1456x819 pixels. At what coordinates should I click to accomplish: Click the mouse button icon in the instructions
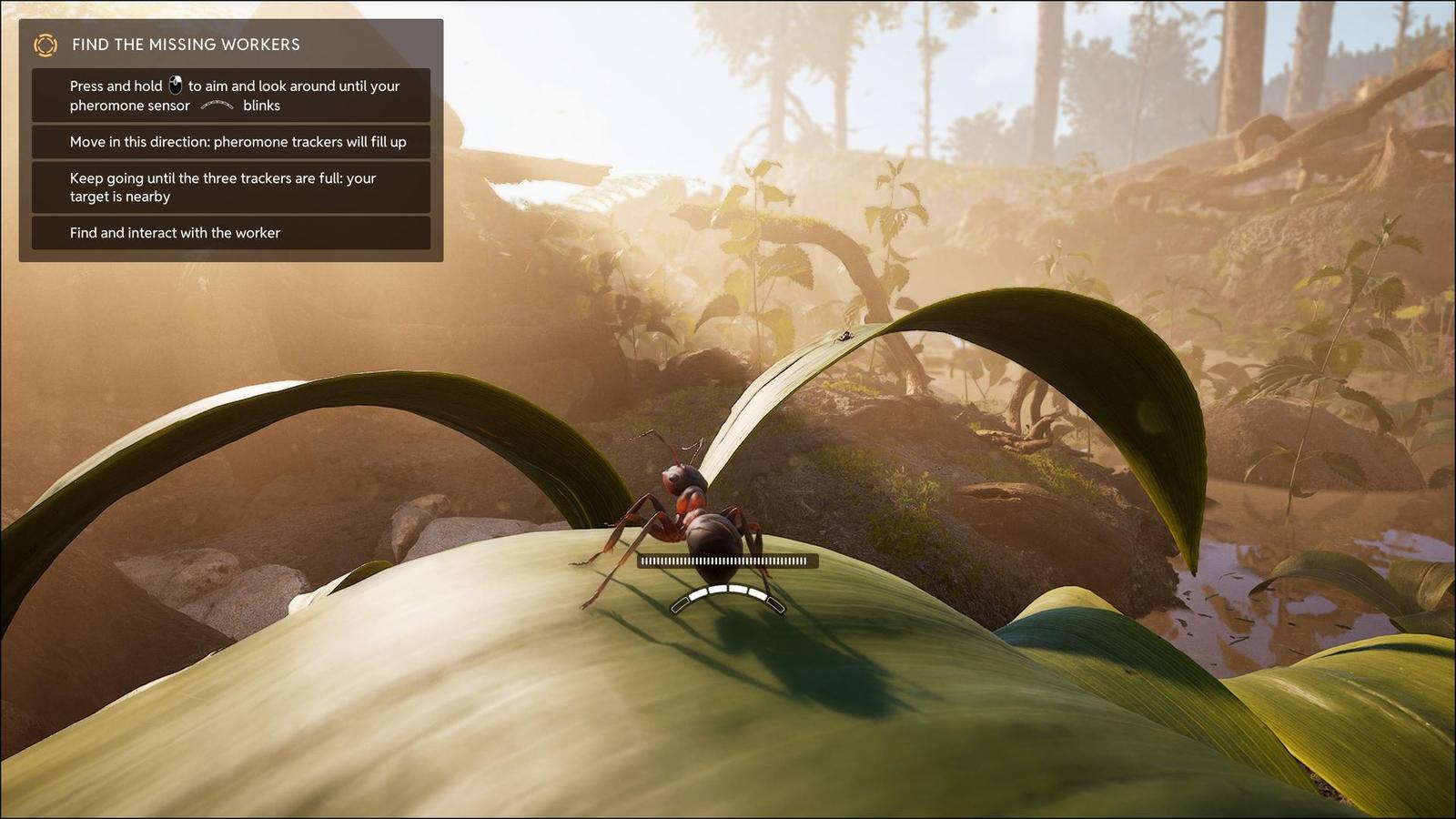(x=173, y=86)
